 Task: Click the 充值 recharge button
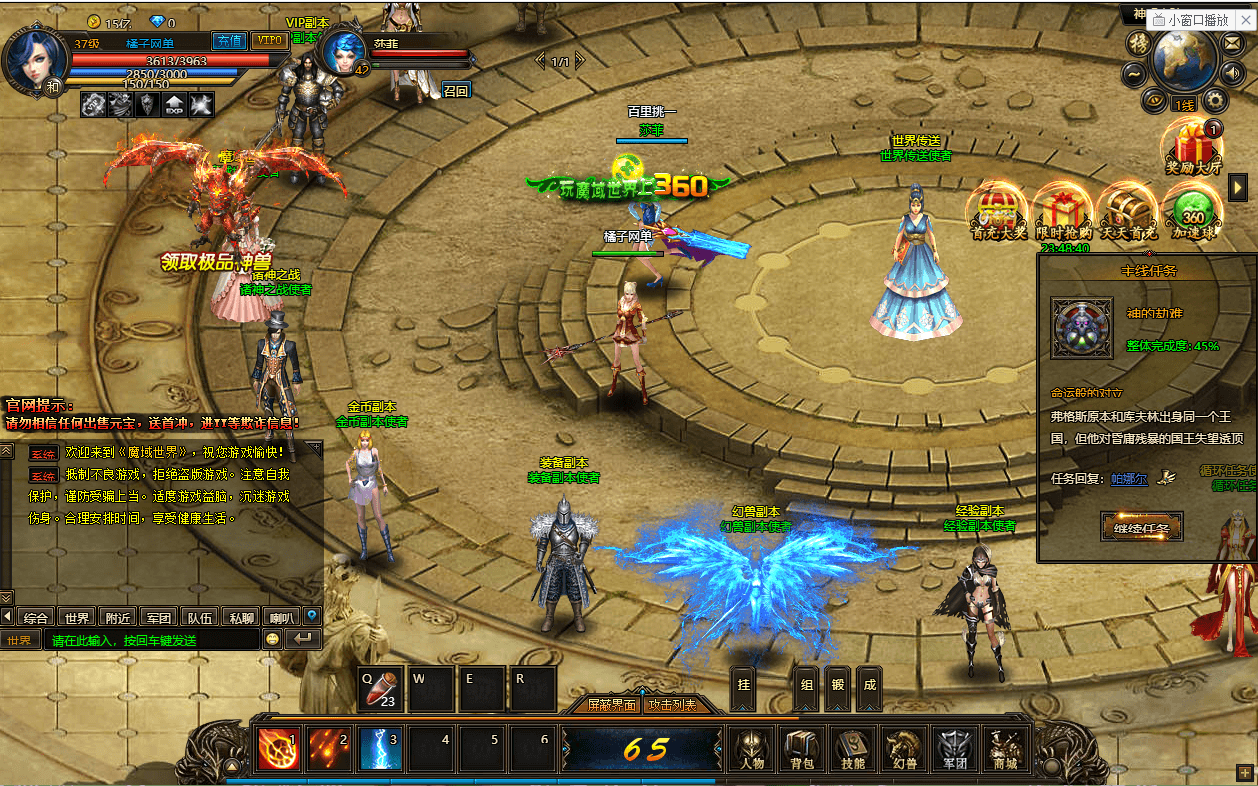229,41
